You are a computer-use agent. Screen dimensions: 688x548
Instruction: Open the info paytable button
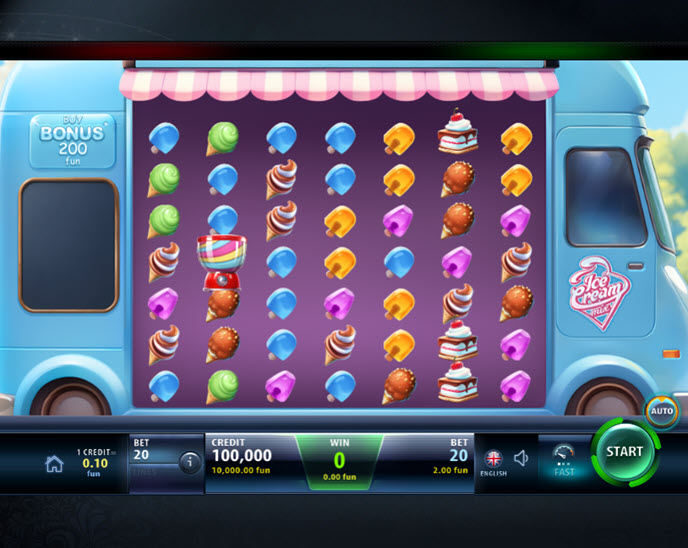(x=188, y=462)
